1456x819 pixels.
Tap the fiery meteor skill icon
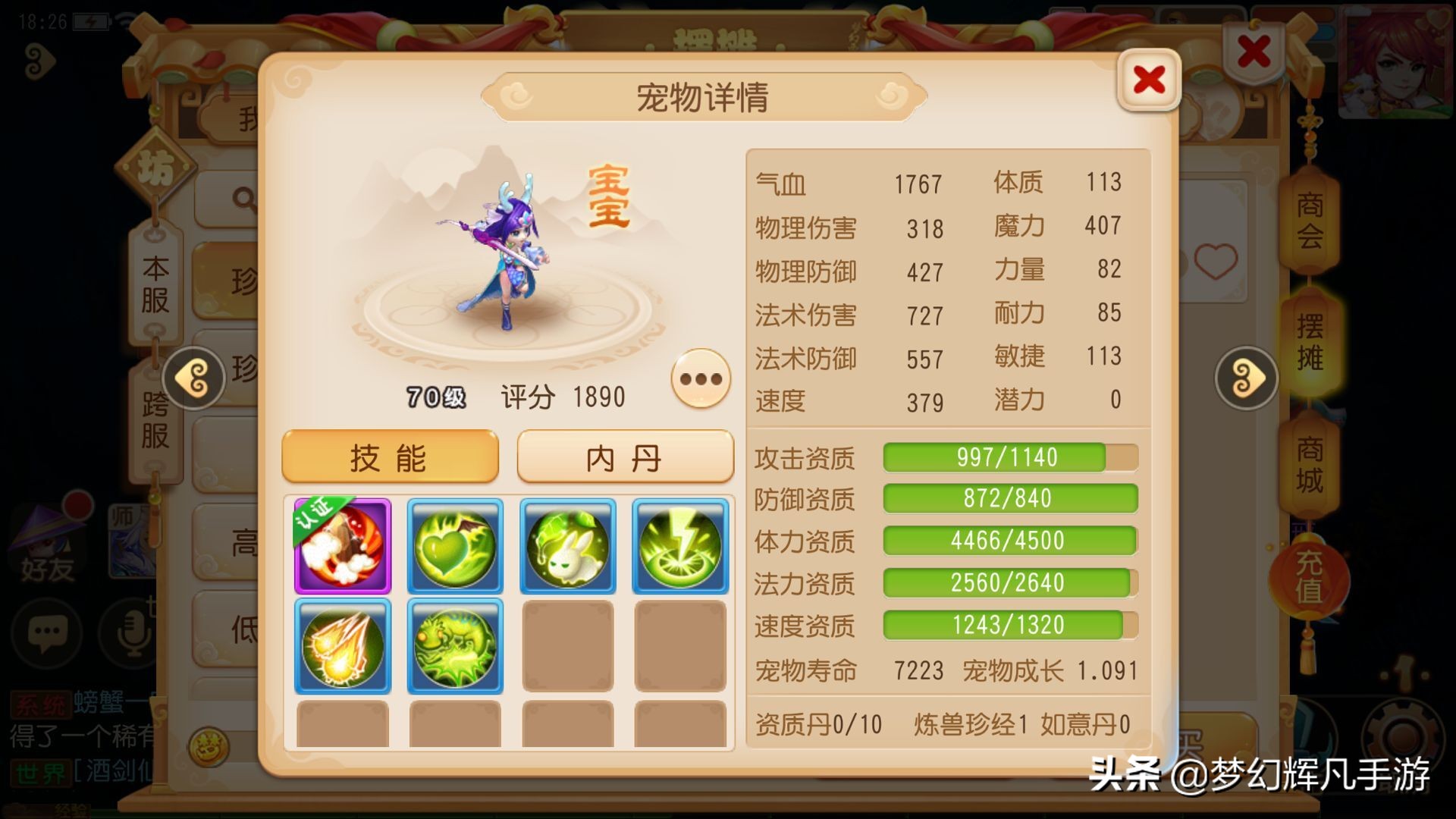pyautogui.click(x=342, y=646)
